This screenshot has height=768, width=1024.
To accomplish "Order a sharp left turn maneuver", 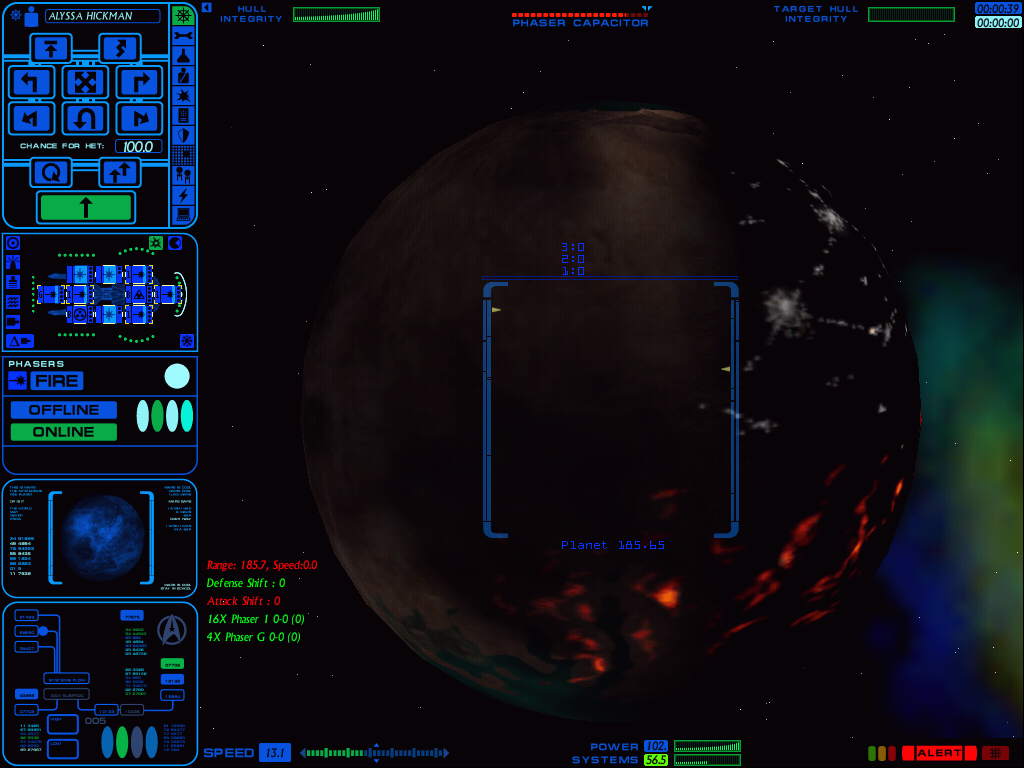I will pyautogui.click(x=31, y=82).
